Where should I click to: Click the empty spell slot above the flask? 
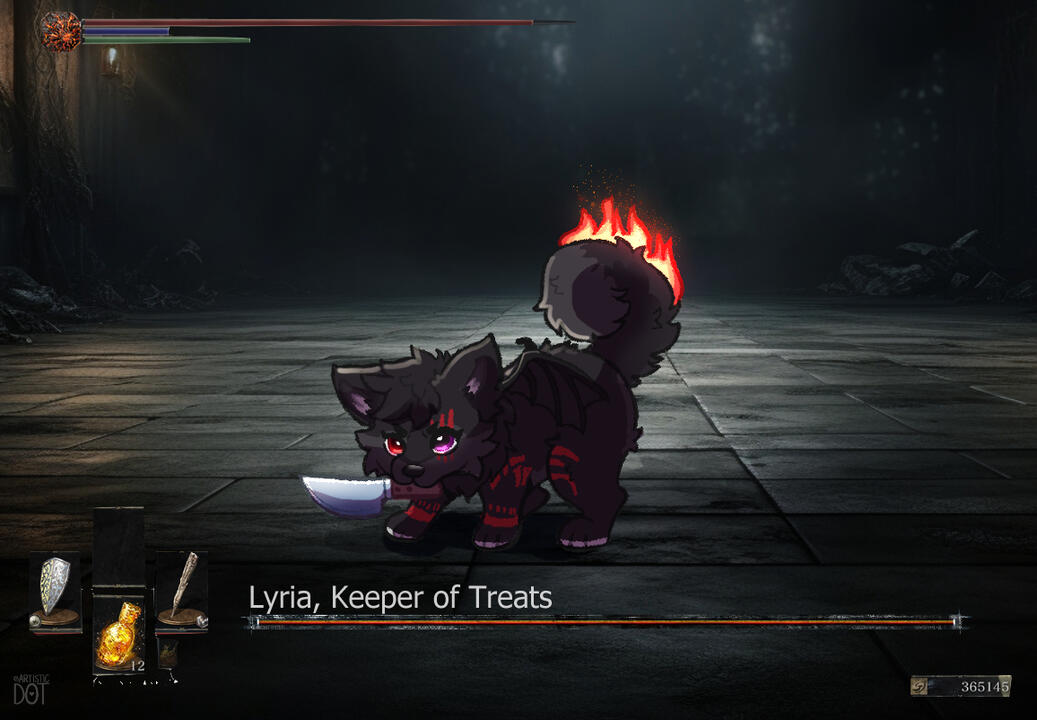[119, 548]
